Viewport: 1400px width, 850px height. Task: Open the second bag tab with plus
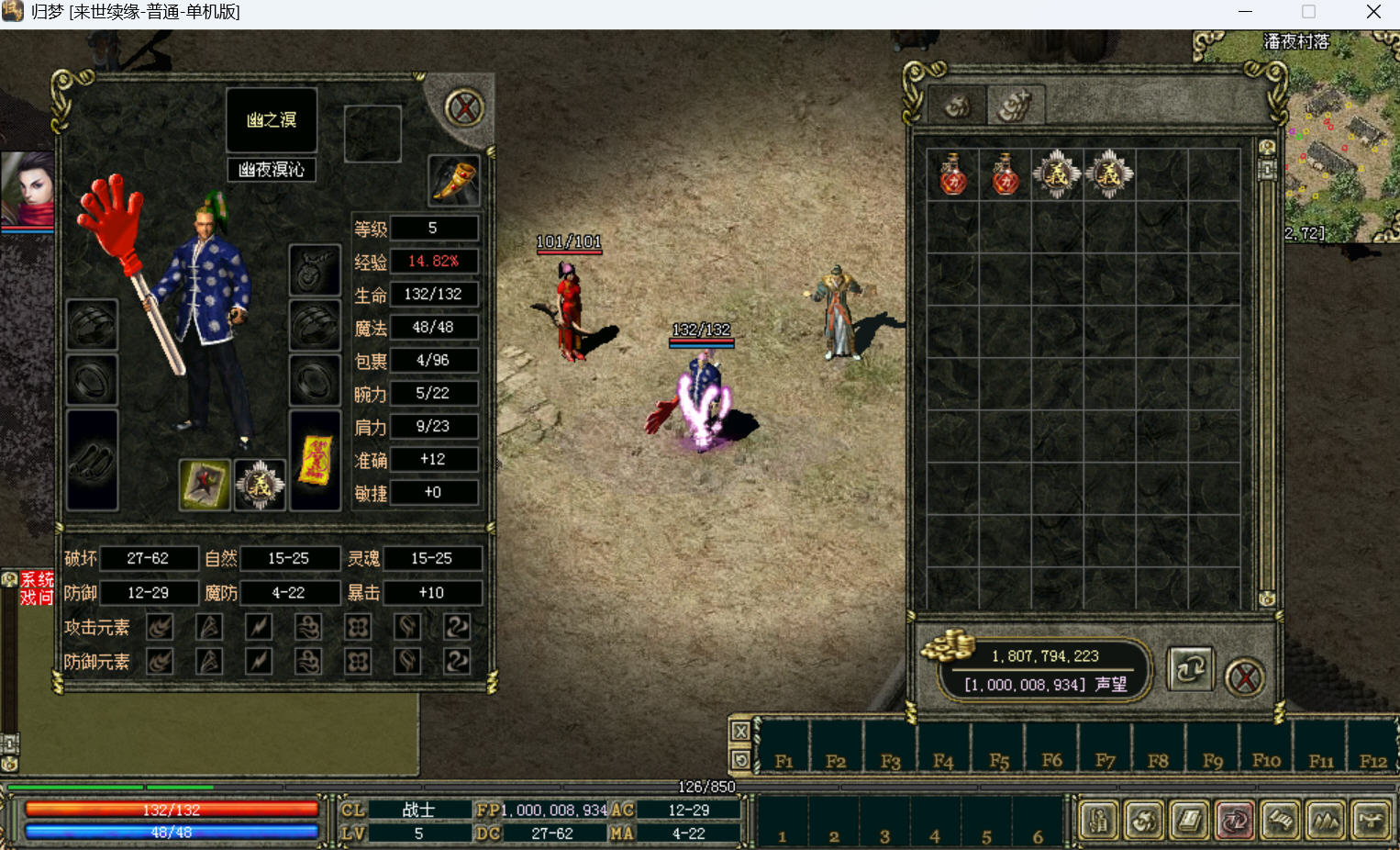(1015, 106)
